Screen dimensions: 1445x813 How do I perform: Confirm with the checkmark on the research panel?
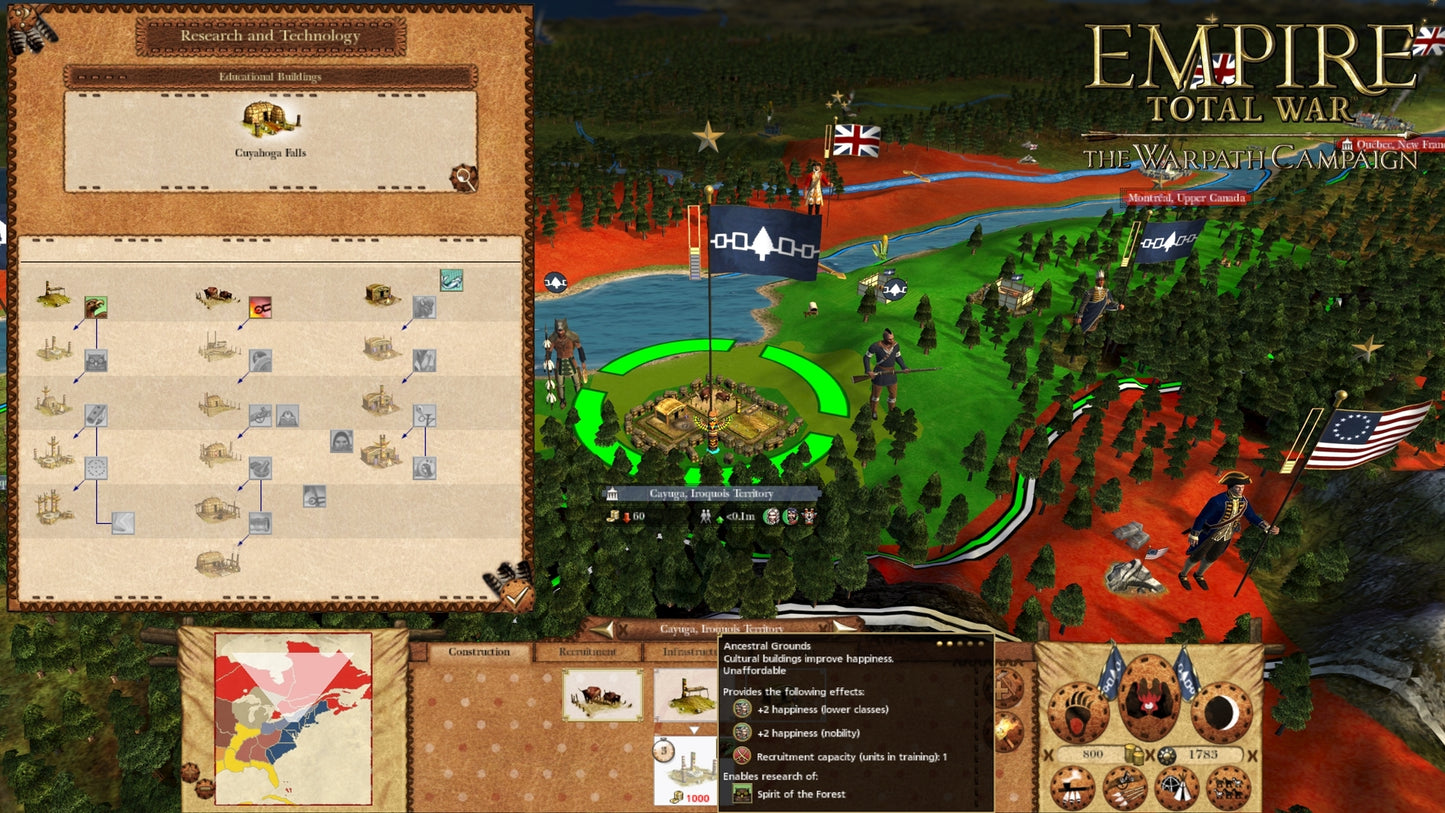click(517, 596)
